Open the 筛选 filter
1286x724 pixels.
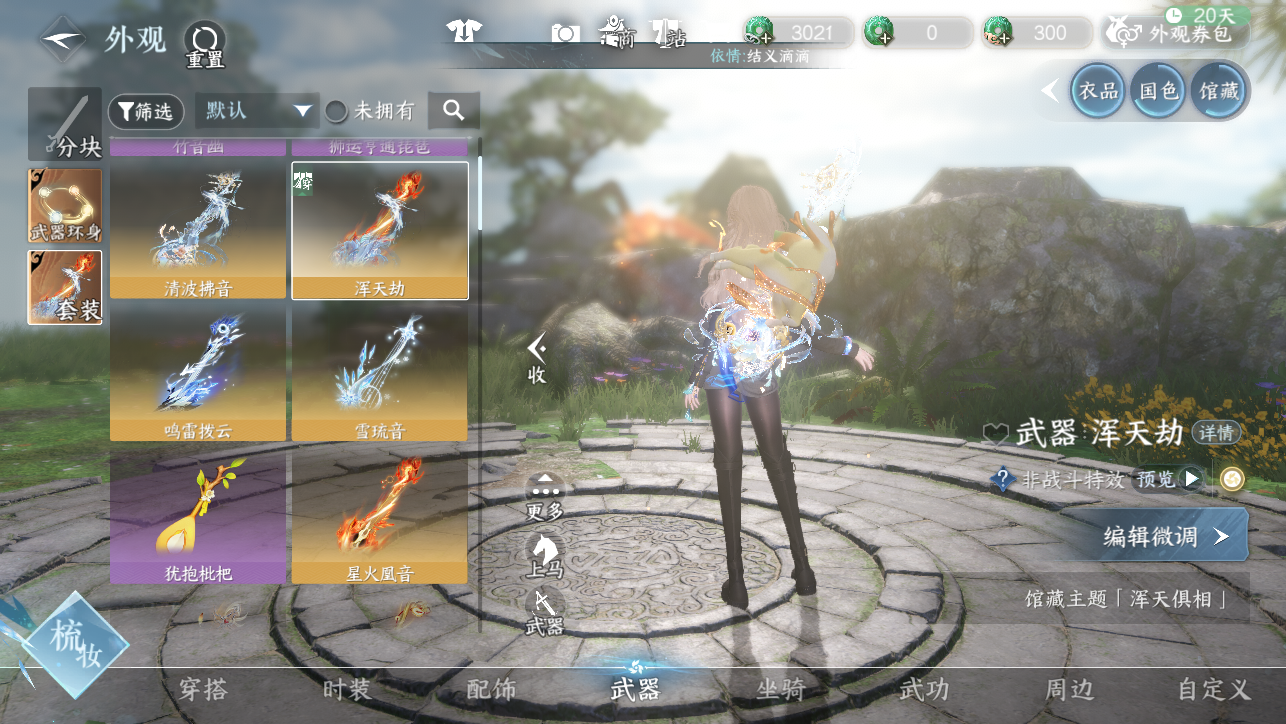145,111
